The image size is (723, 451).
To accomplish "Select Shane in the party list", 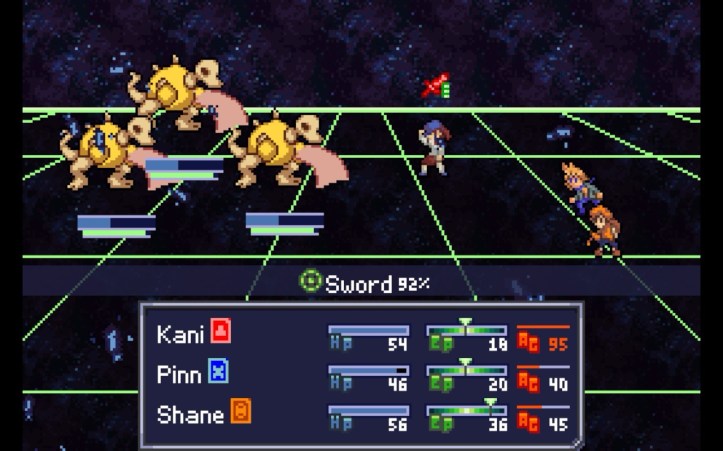I will (190, 414).
